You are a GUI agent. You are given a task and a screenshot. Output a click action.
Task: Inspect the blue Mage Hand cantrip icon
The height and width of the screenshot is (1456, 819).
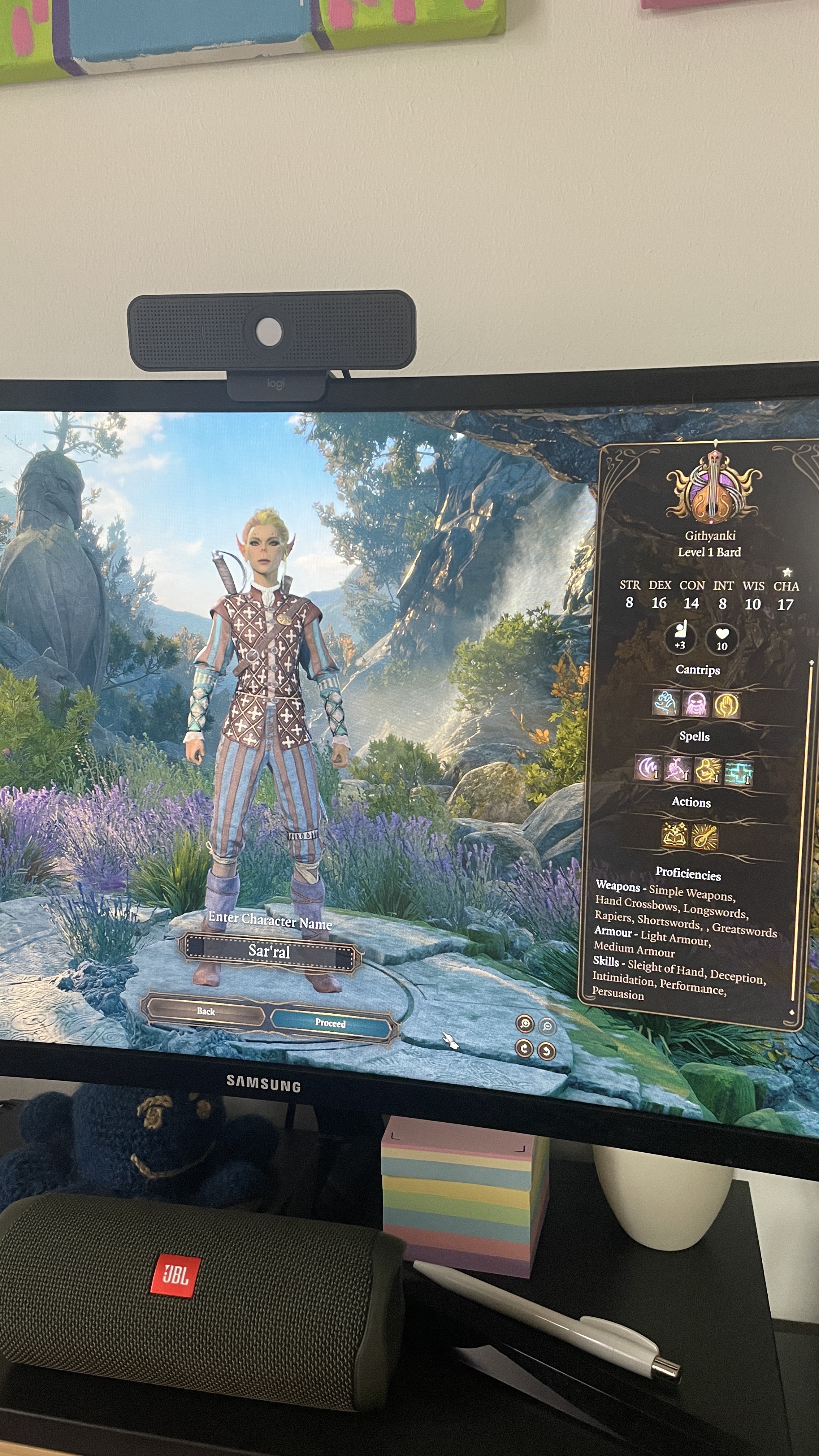click(x=665, y=703)
